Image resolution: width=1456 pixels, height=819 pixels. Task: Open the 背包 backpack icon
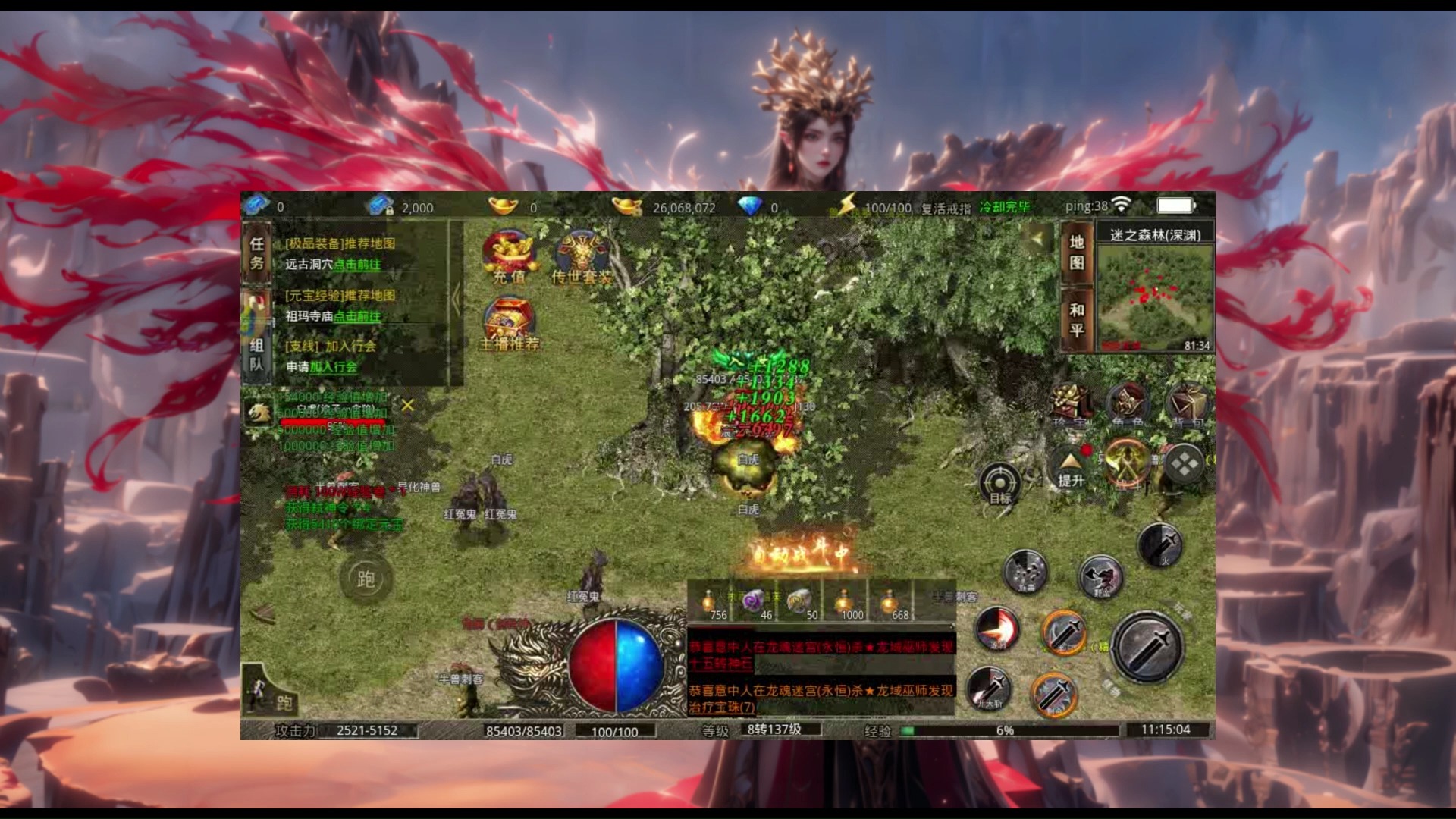[1187, 405]
